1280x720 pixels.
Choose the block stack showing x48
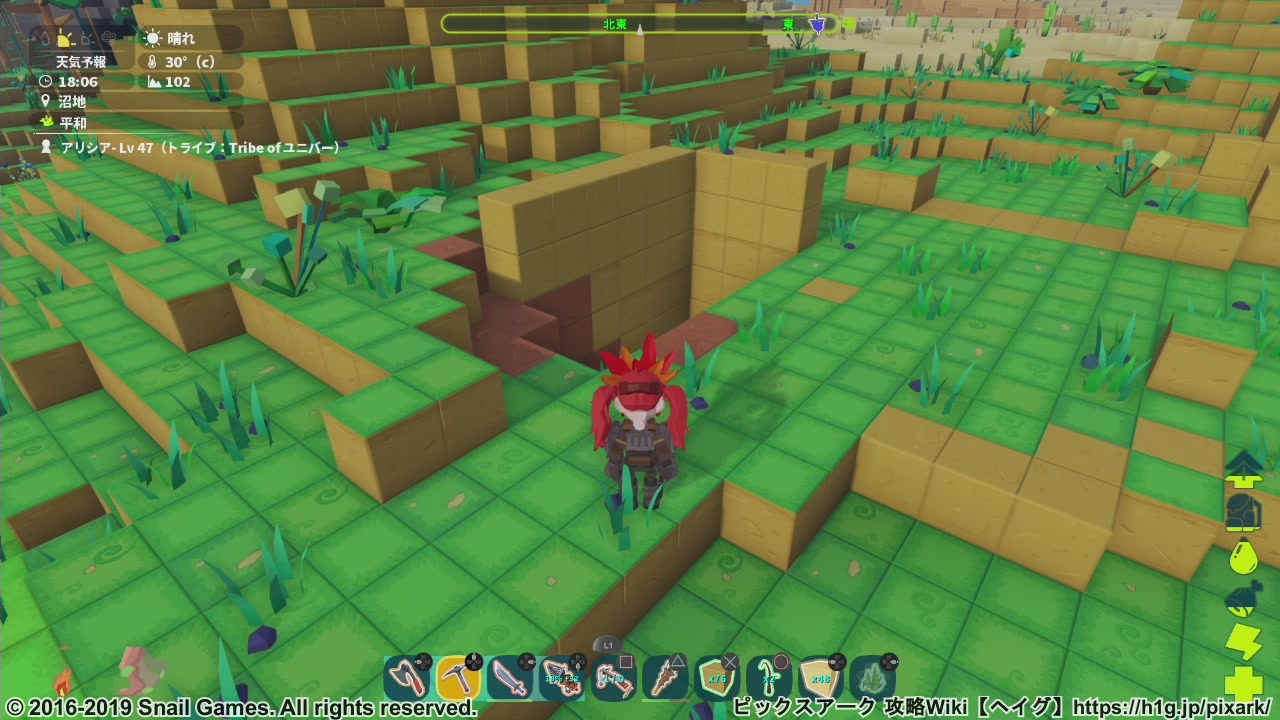tap(821, 679)
